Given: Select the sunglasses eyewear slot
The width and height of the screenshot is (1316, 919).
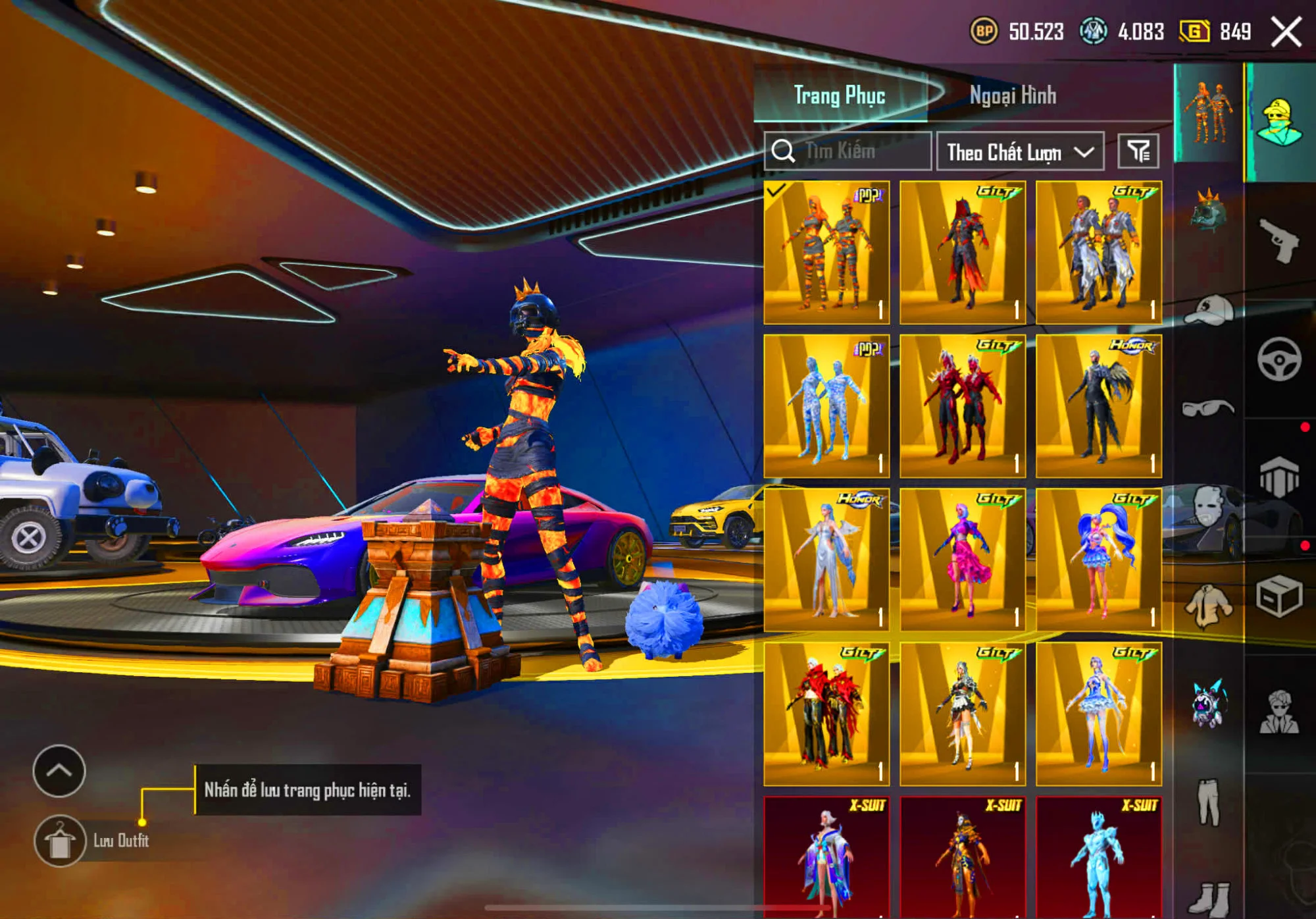Looking at the screenshot, I should [x=1209, y=408].
